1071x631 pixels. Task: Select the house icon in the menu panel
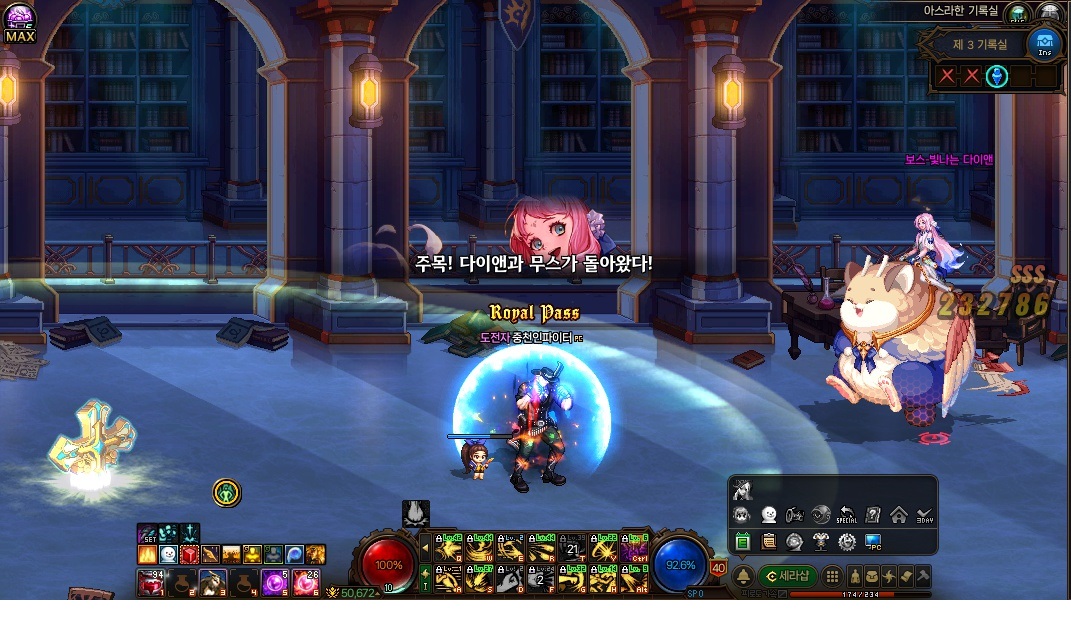point(898,516)
